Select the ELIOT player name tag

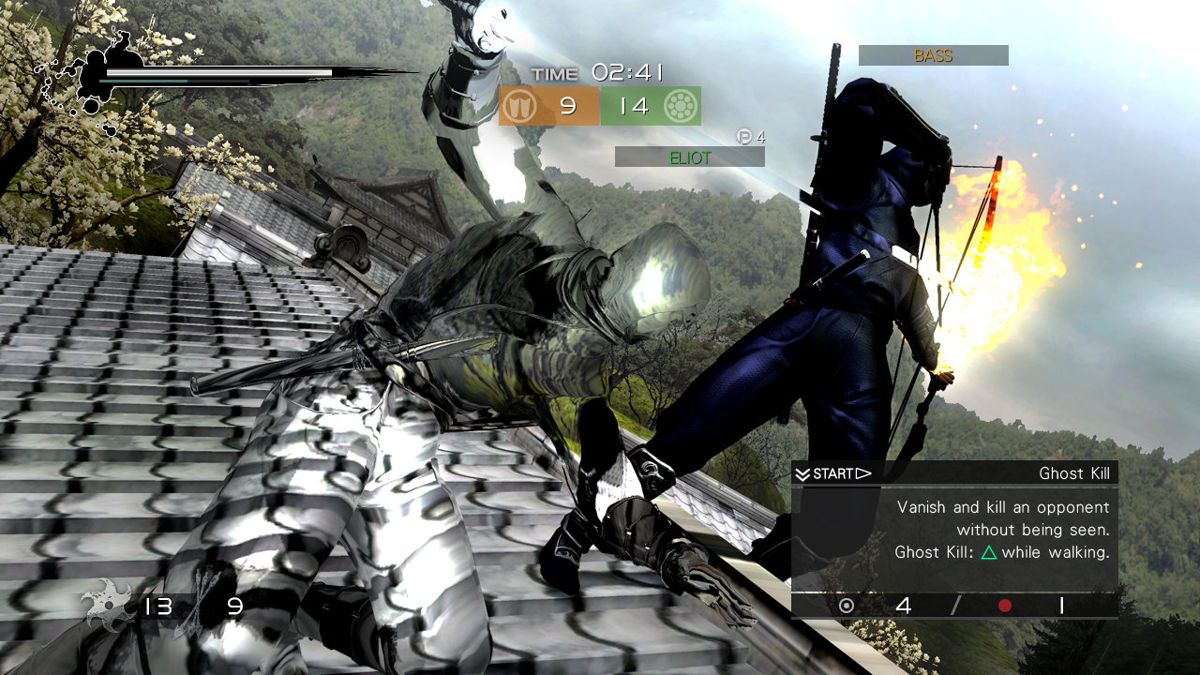point(689,157)
